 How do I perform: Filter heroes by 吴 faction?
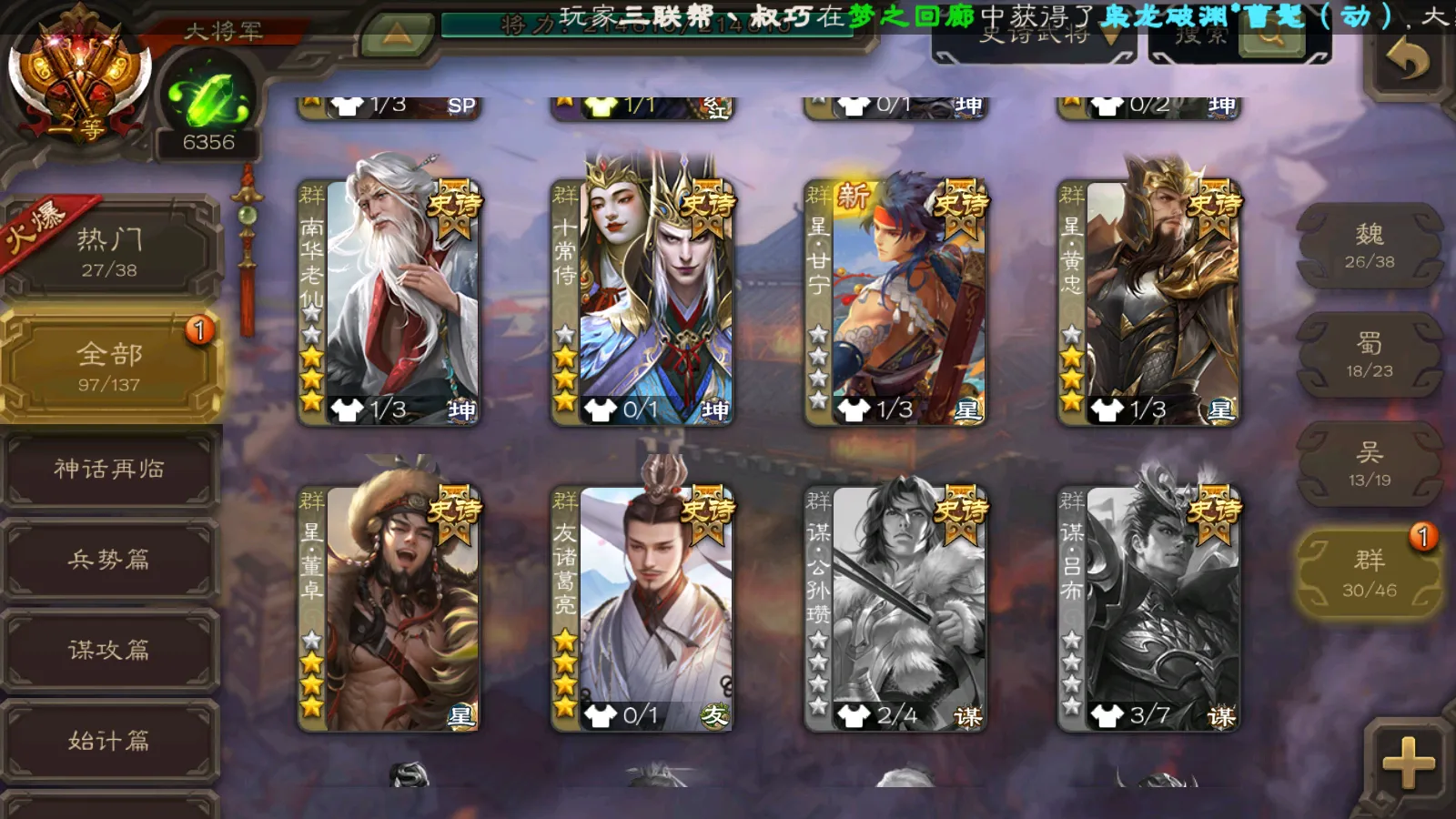click(x=1369, y=464)
